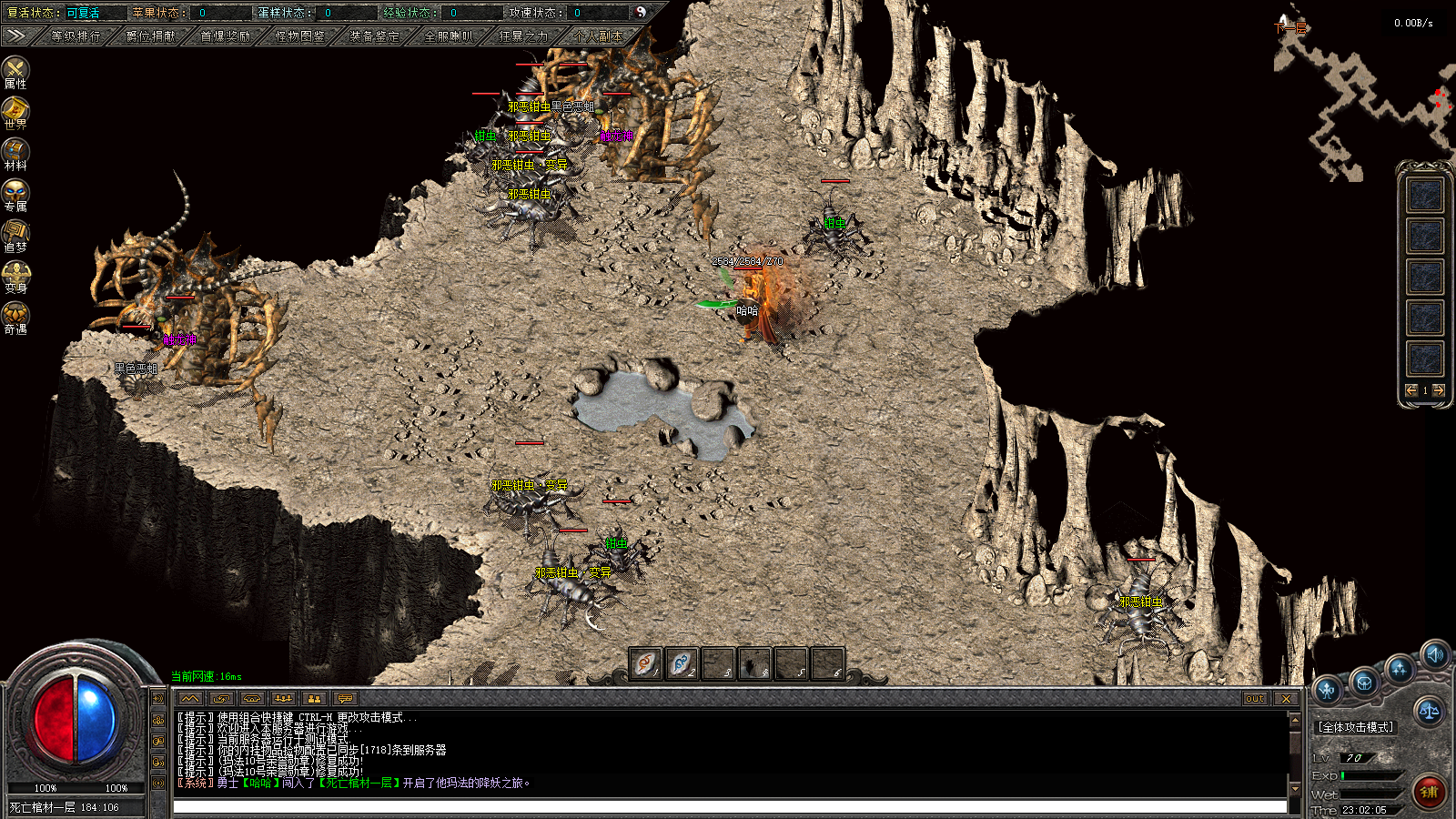Viewport: 1456px width, 819px height.
Task: Open the 怪物图鉴 monster codex
Action: [x=300, y=36]
